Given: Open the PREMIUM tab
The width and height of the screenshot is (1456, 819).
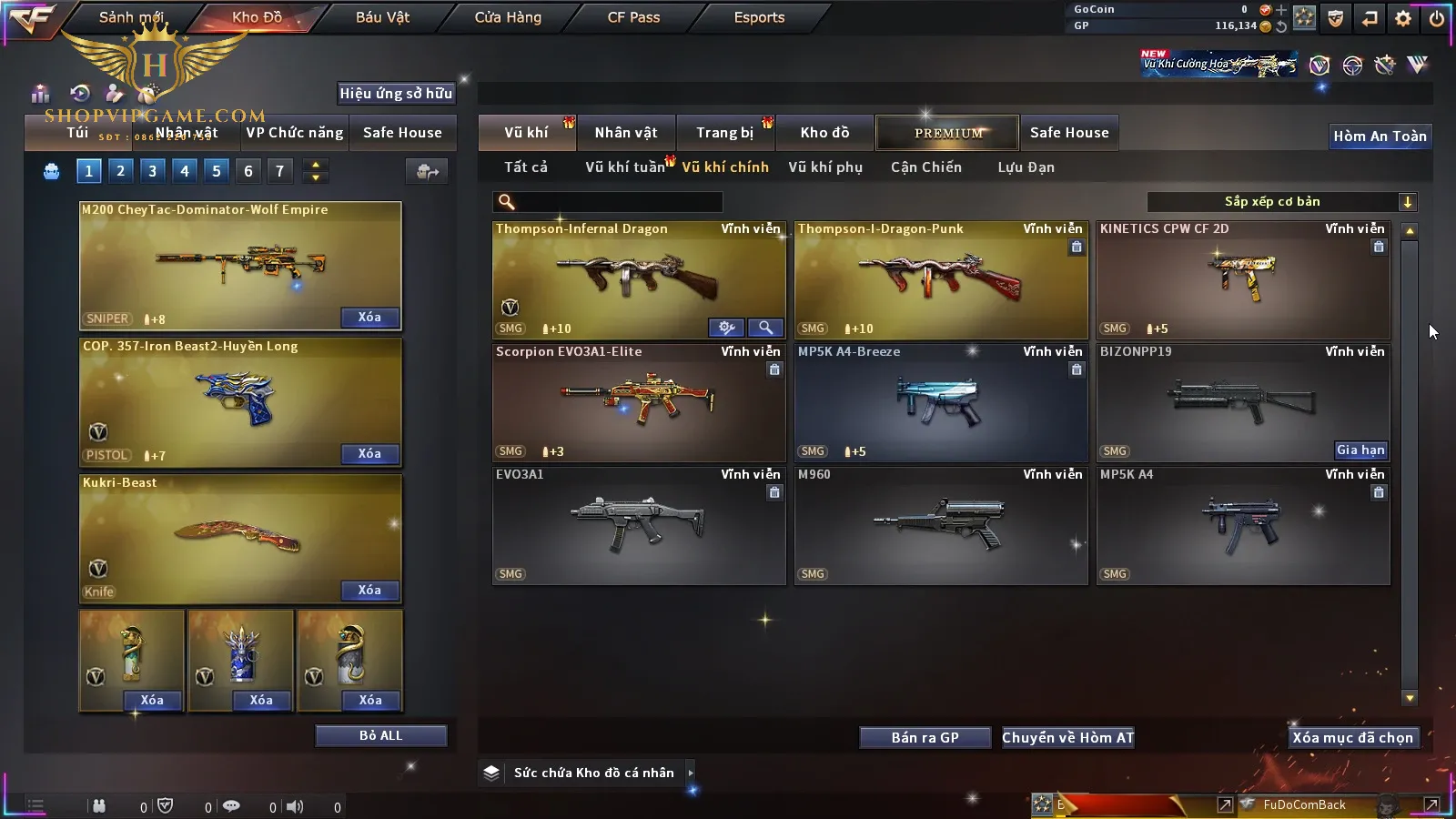Looking at the screenshot, I should pyautogui.click(x=947, y=133).
